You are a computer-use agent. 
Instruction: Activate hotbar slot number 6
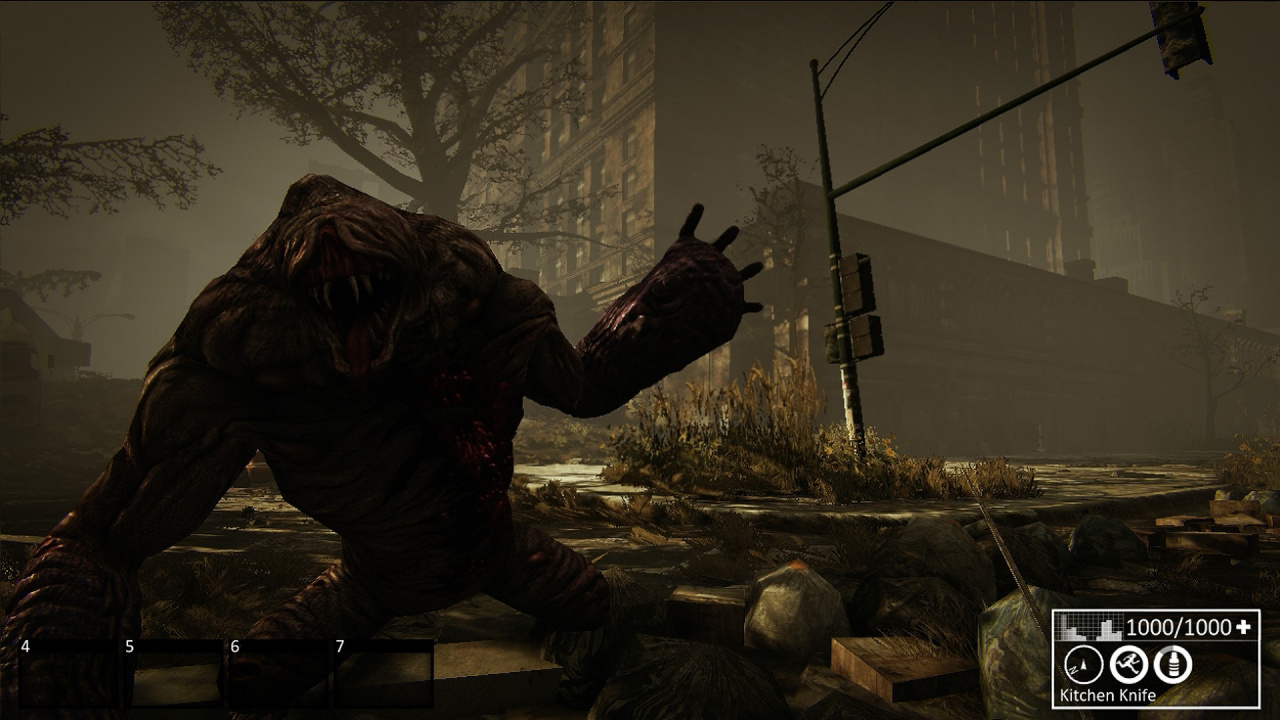click(278, 675)
